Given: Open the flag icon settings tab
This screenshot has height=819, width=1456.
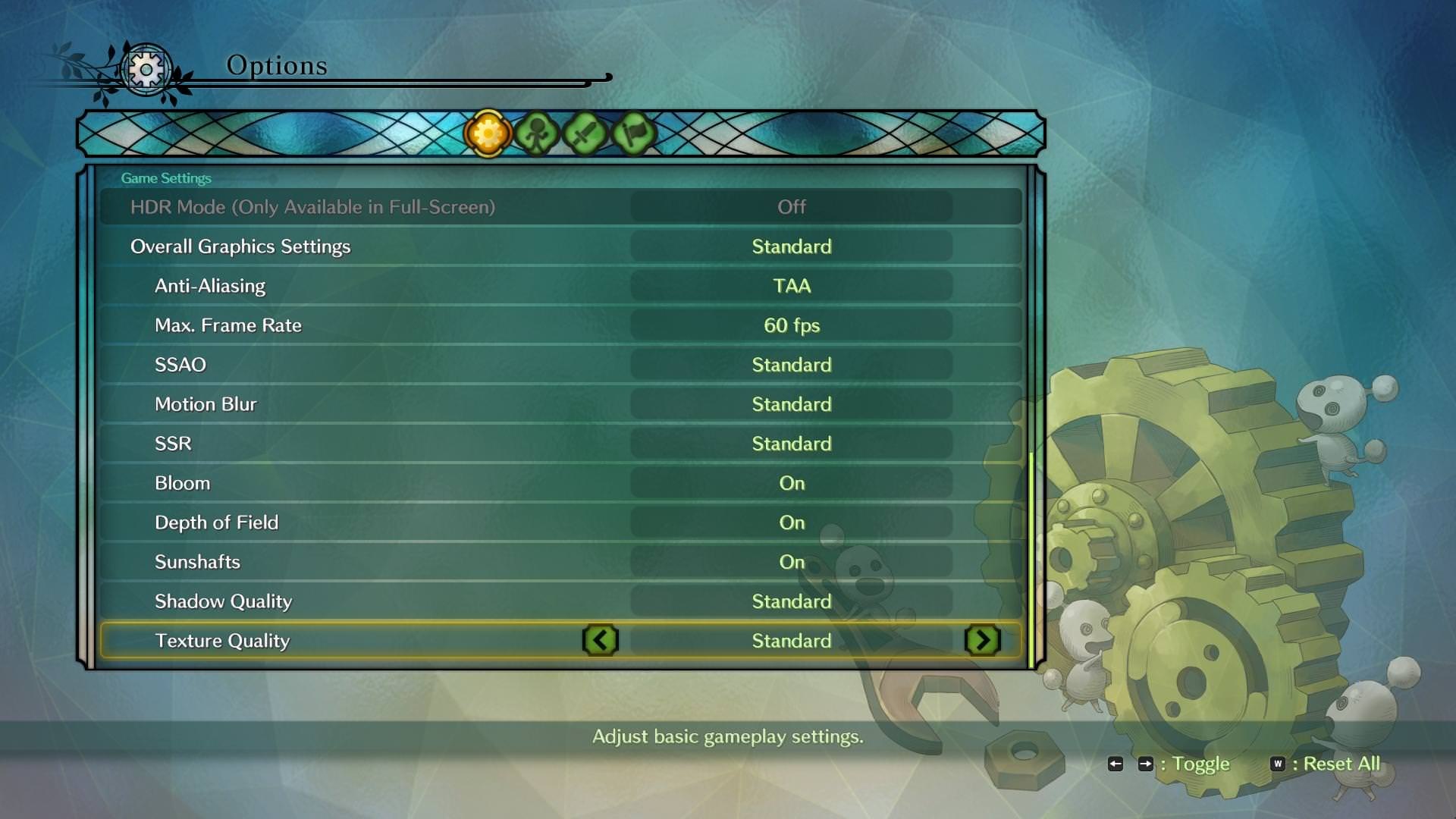Looking at the screenshot, I should [633, 134].
